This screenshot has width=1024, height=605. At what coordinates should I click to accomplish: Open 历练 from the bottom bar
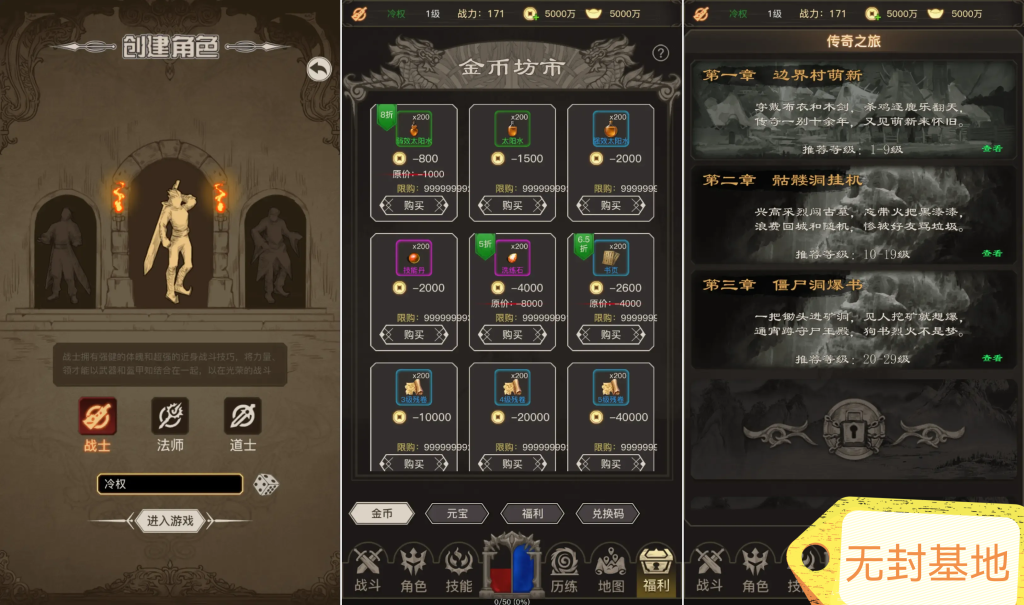pos(564,569)
